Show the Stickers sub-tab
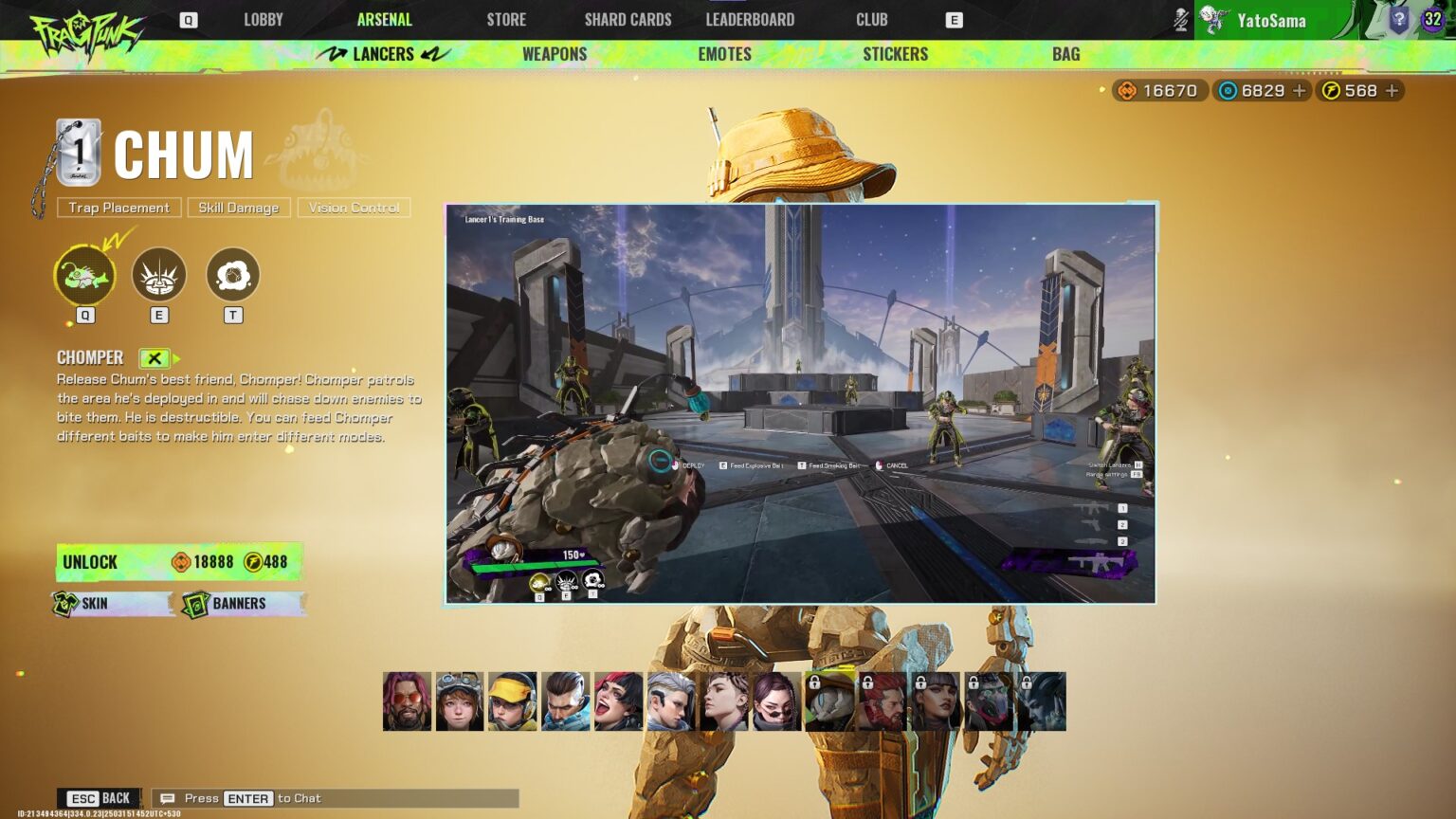The width and height of the screenshot is (1456, 819). pyautogui.click(x=895, y=54)
